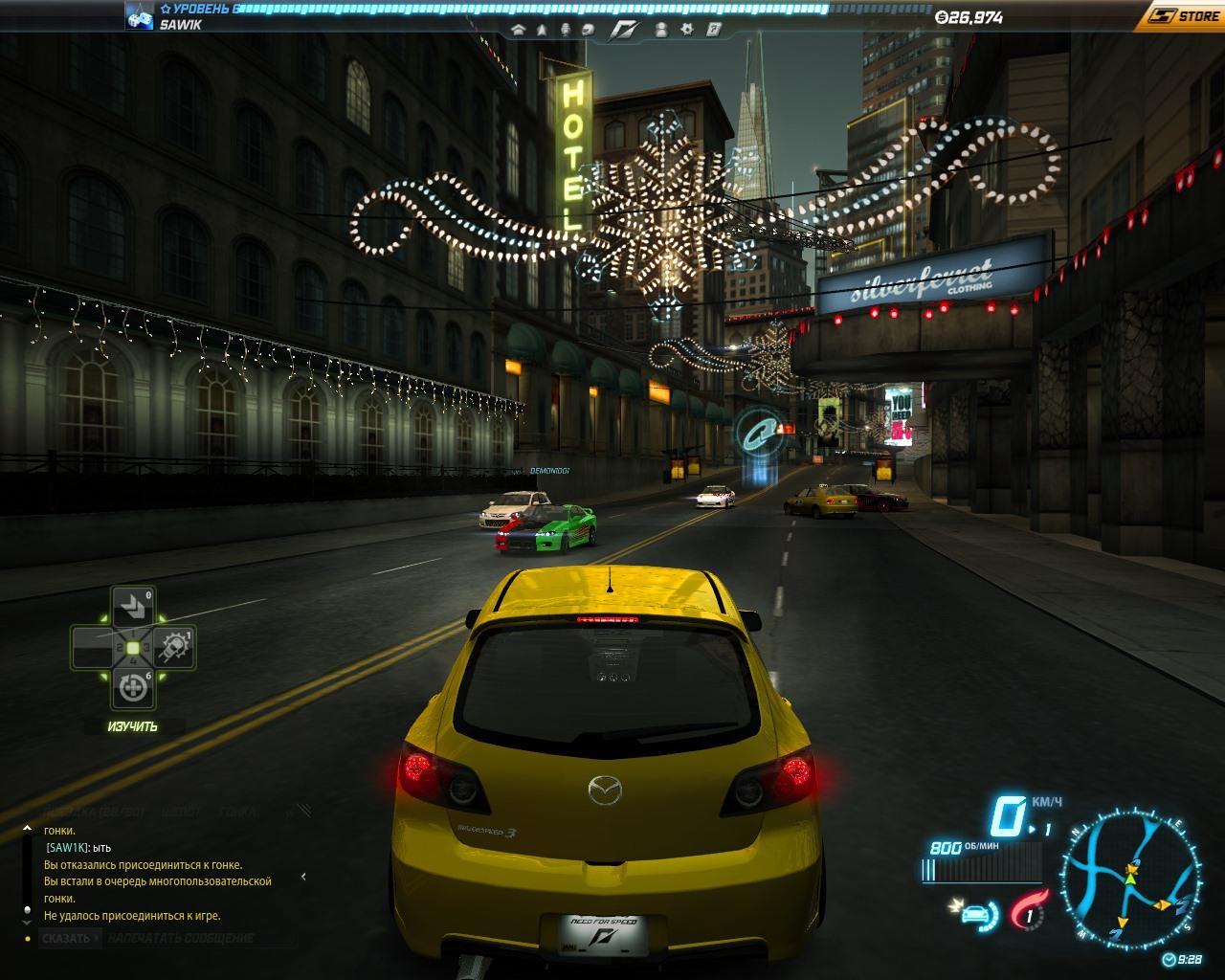This screenshot has height=980, width=1225.
Task: Open the friends silhouette icon
Action: tap(660, 30)
